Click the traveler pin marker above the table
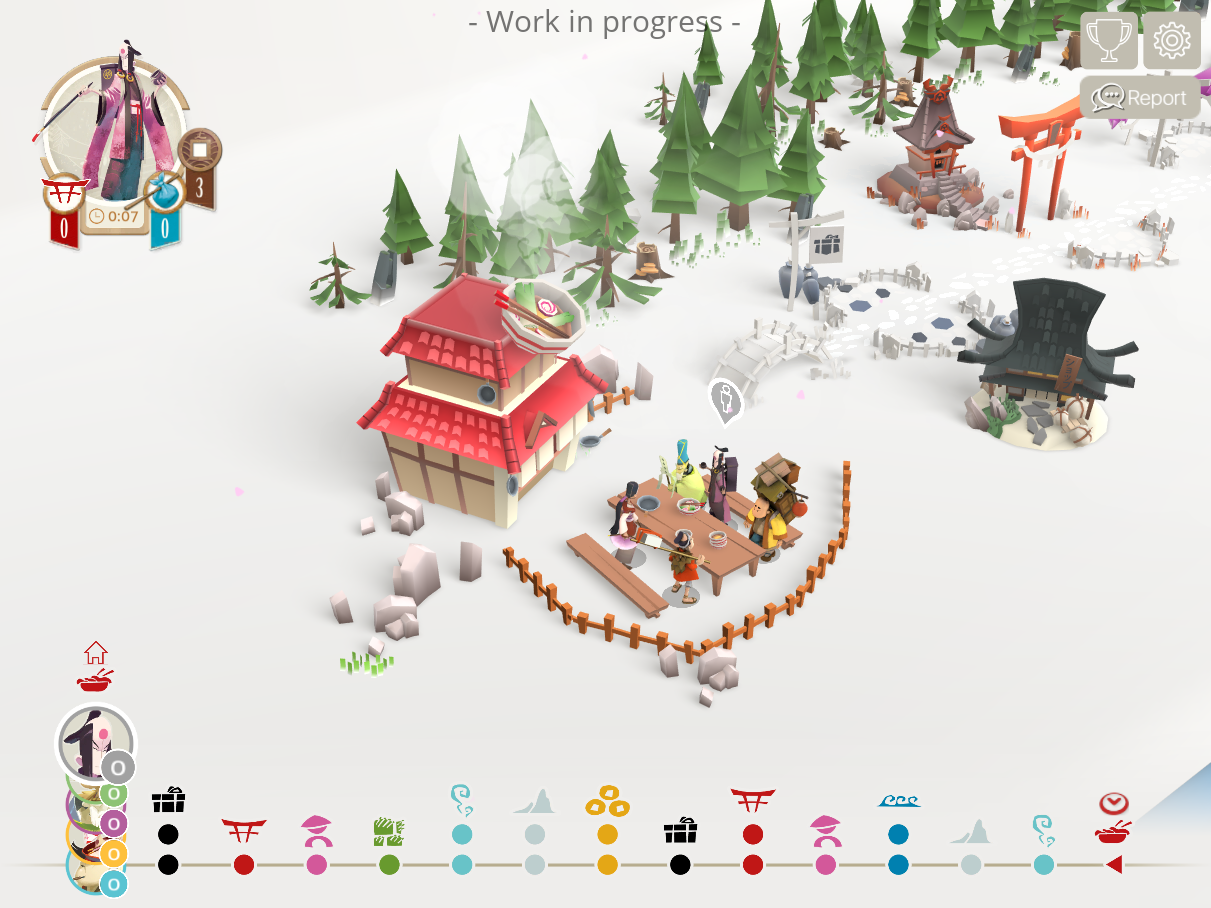Viewport: 1211px width, 908px height. [x=725, y=401]
